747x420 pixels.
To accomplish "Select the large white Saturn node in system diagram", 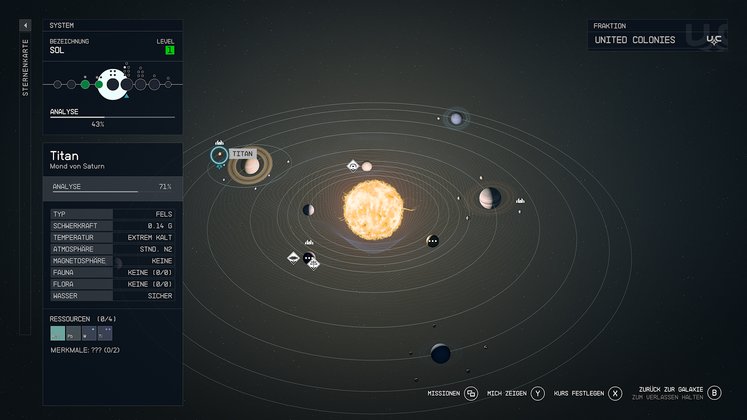I will [x=116, y=85].
